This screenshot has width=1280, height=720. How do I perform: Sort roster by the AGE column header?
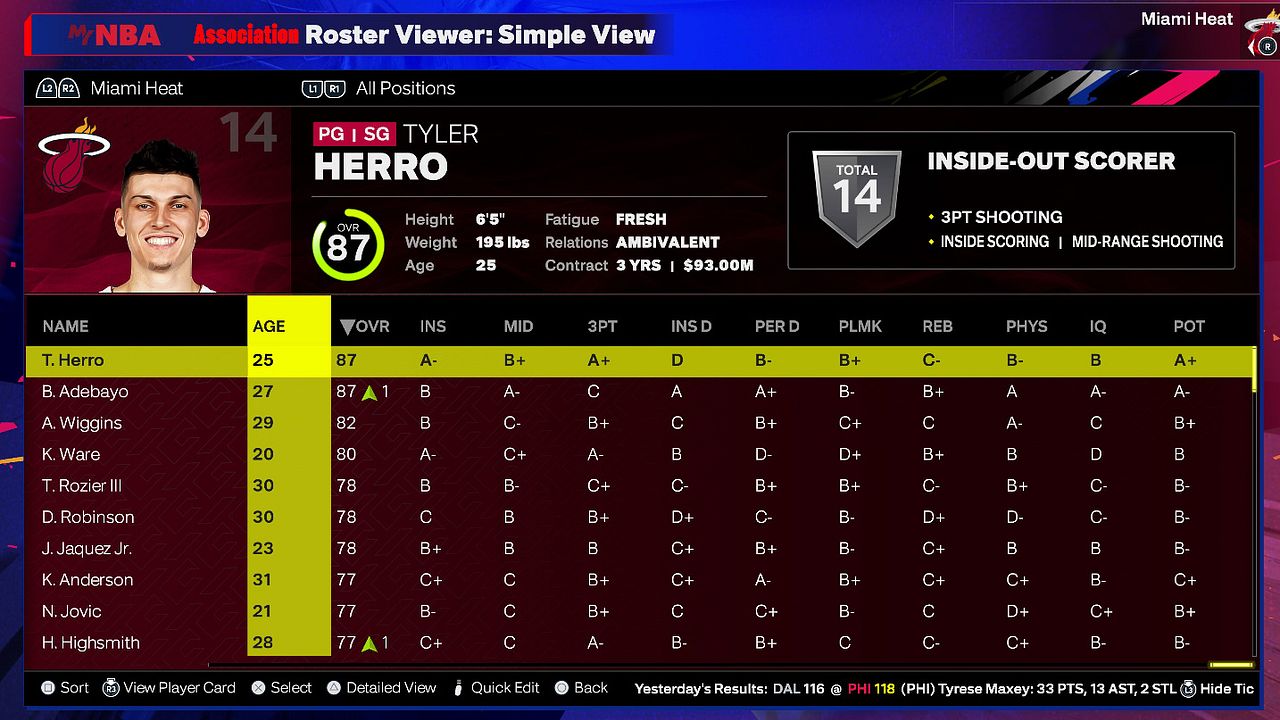point(269,326)
